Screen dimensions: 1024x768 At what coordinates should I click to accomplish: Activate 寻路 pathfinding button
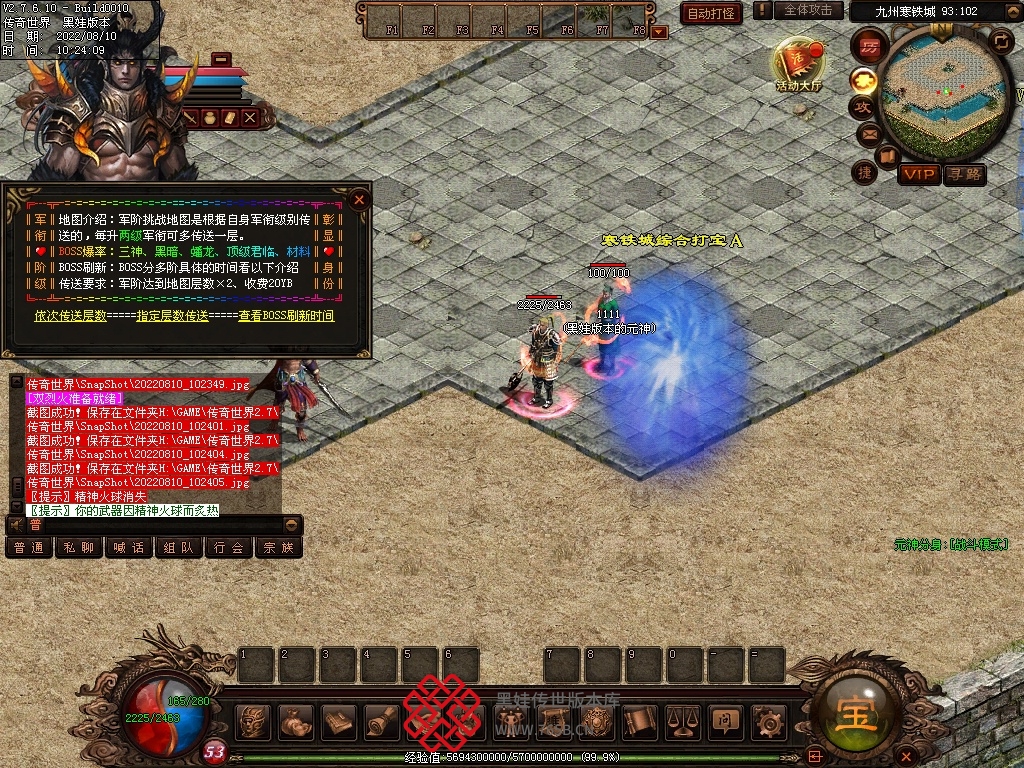tap(964, 175)
